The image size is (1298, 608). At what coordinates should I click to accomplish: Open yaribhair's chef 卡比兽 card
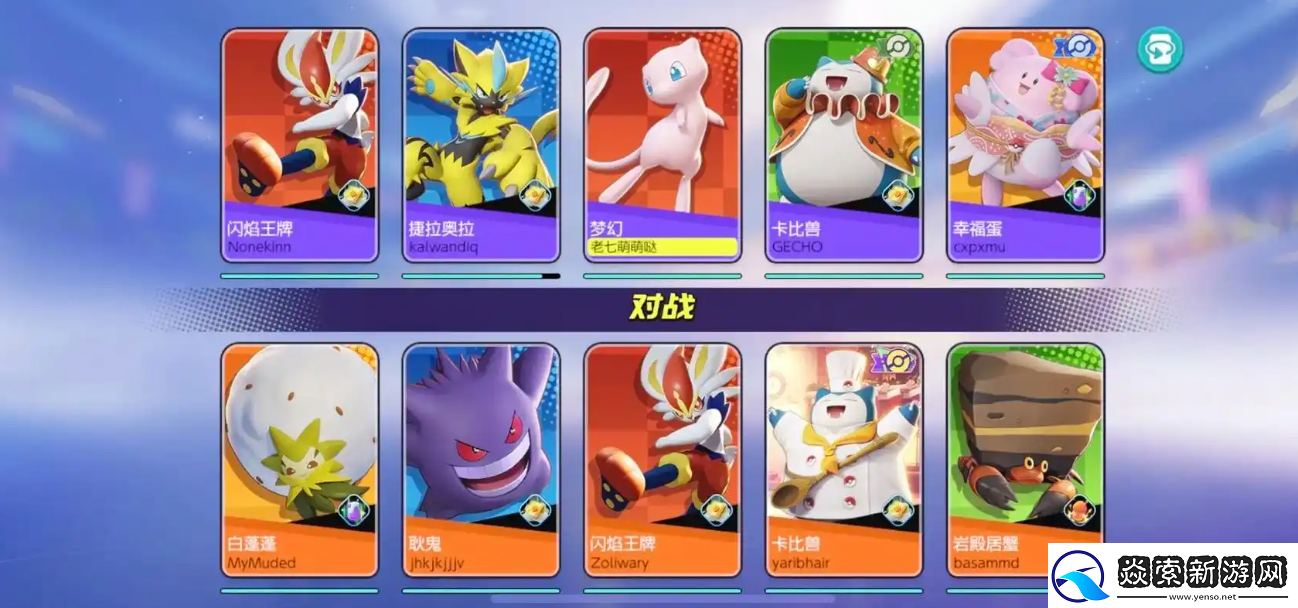844,460
